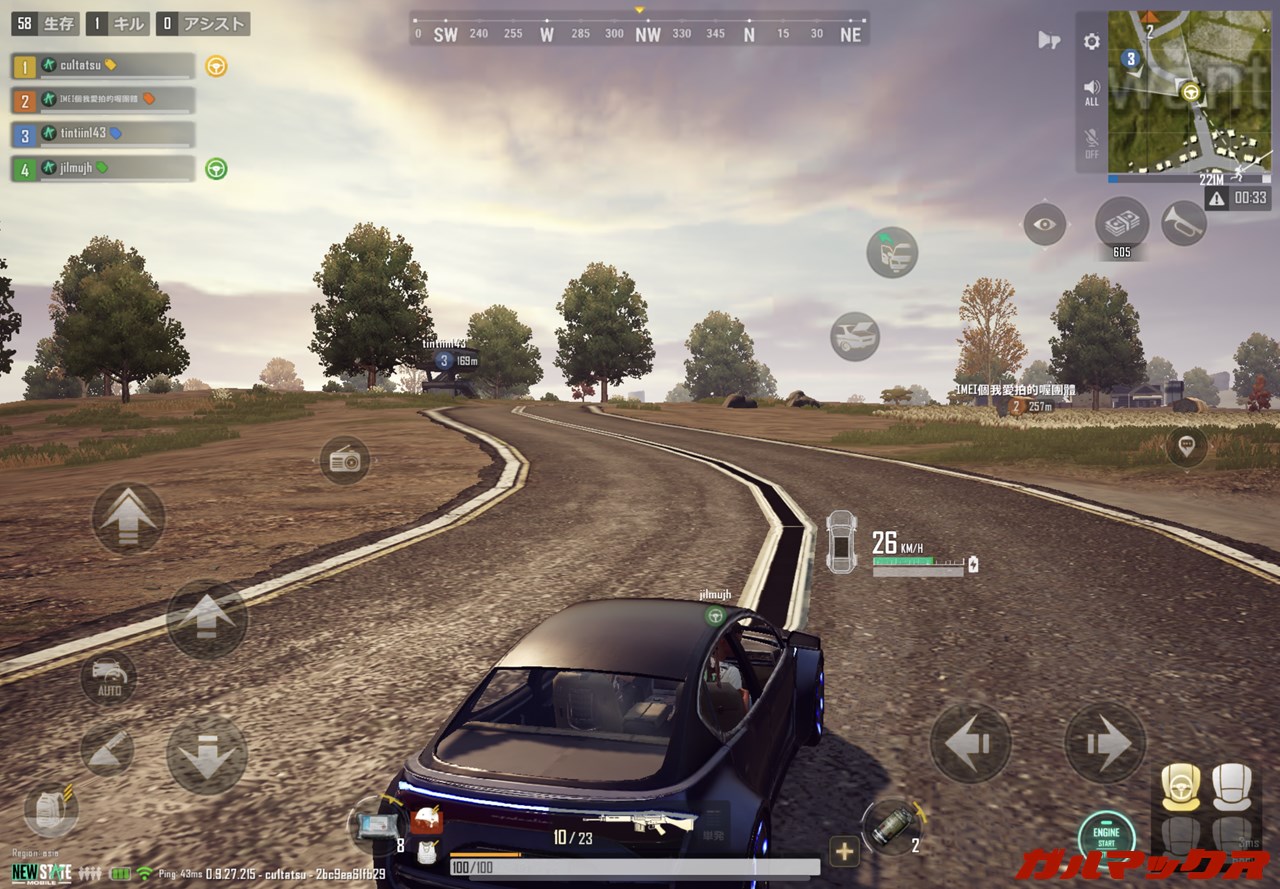The height and width of the screenshot is (889, 1280).
Task: Steer right with the right-arrow button
Action: tap(1104, 743)
